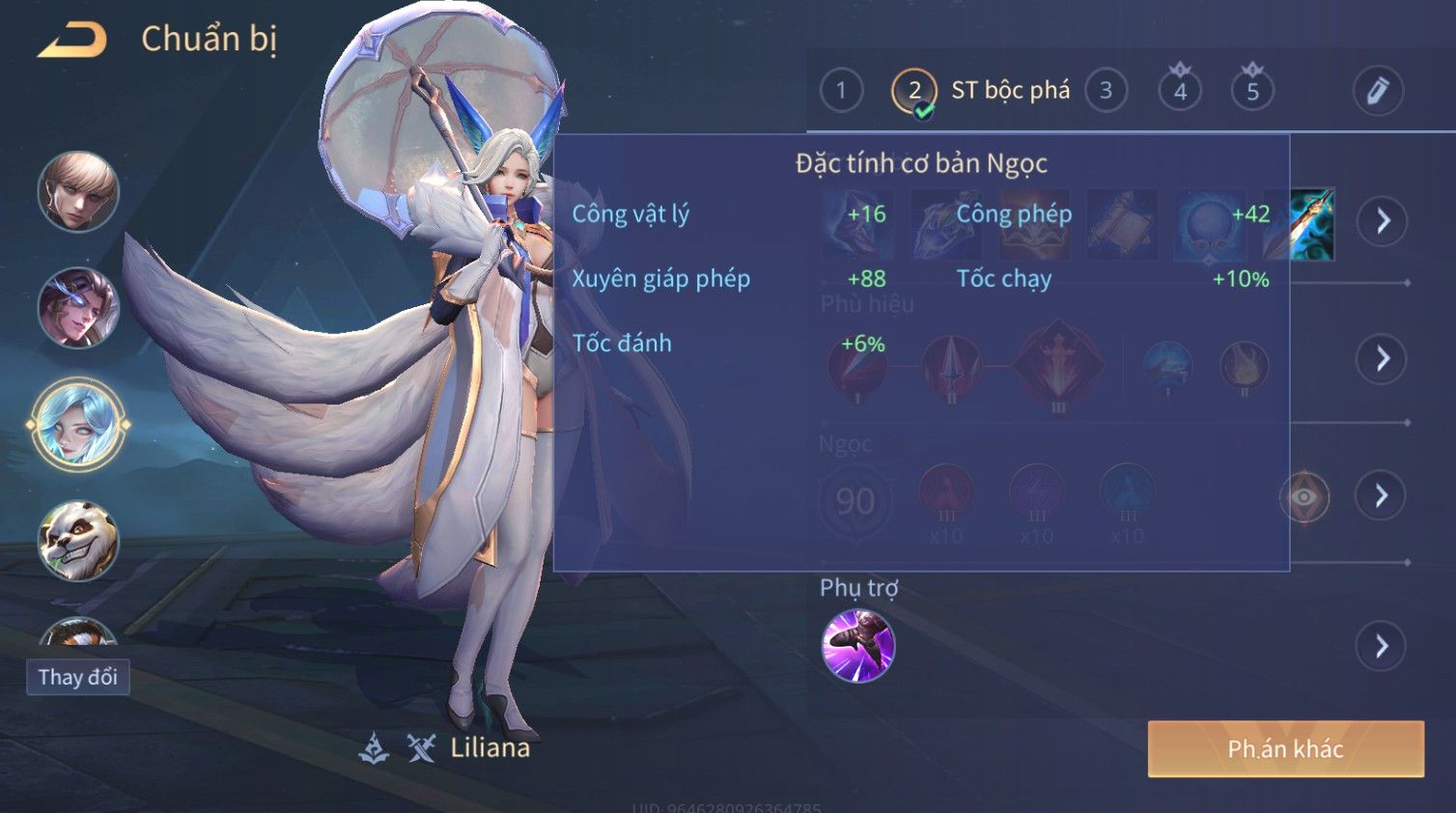The width and height of the screenshot is (1456, 813).
Task: Toggle the eye icon in Ngọc row
Action: click(1303, 496)
